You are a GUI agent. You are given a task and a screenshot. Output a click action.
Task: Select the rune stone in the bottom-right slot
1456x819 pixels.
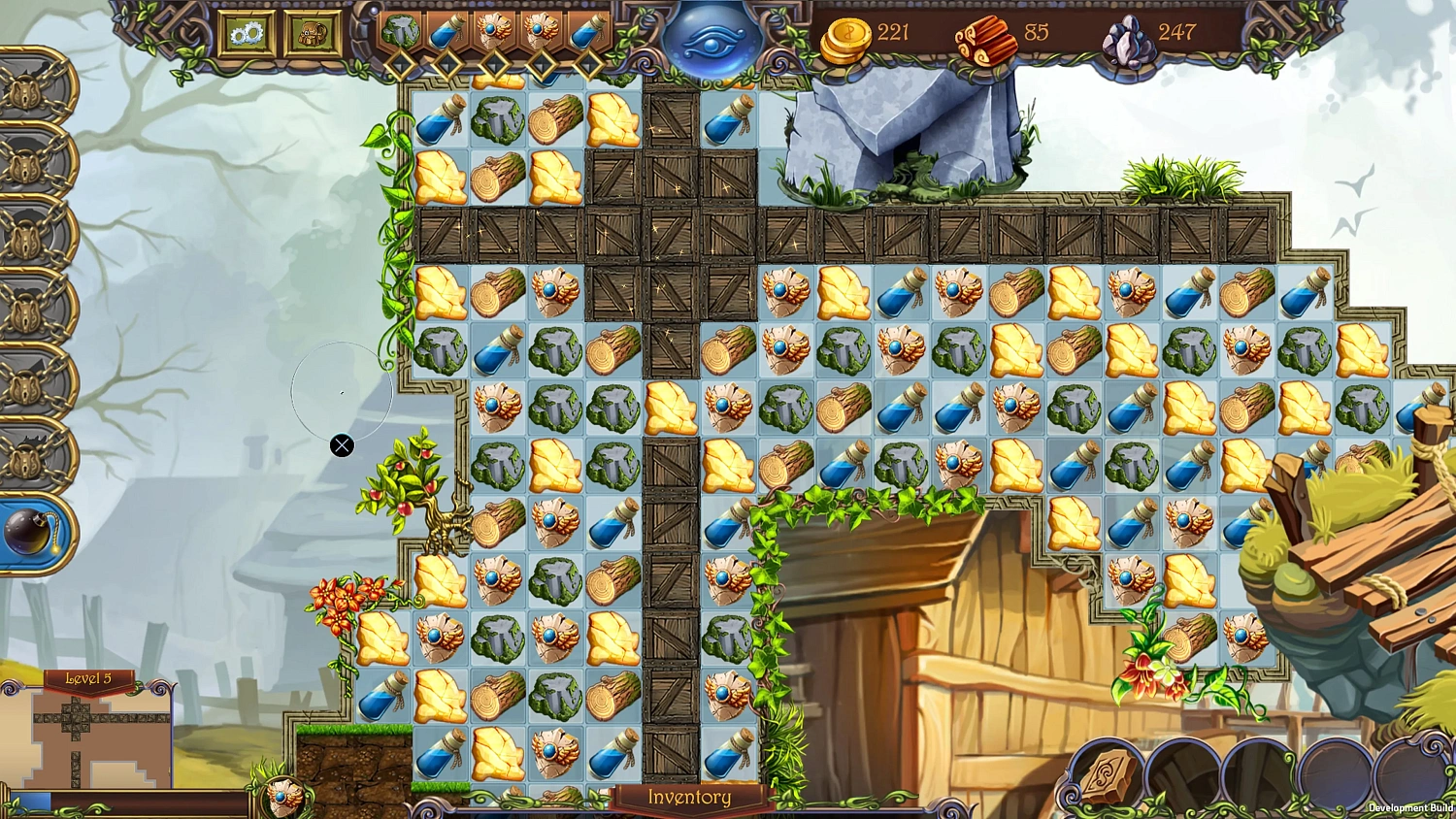coord(1107,776)
